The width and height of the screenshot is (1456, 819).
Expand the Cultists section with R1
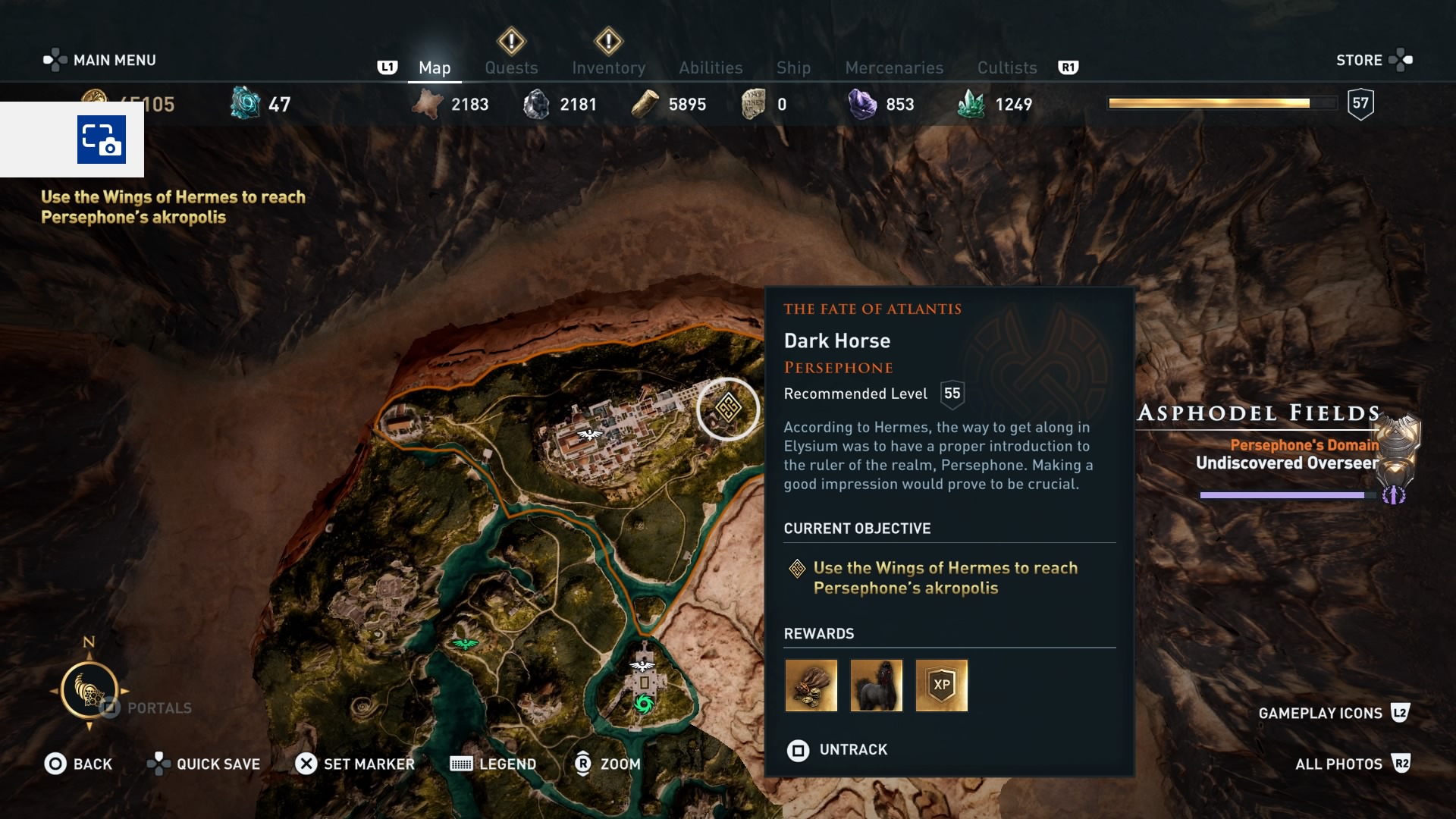1069,67
